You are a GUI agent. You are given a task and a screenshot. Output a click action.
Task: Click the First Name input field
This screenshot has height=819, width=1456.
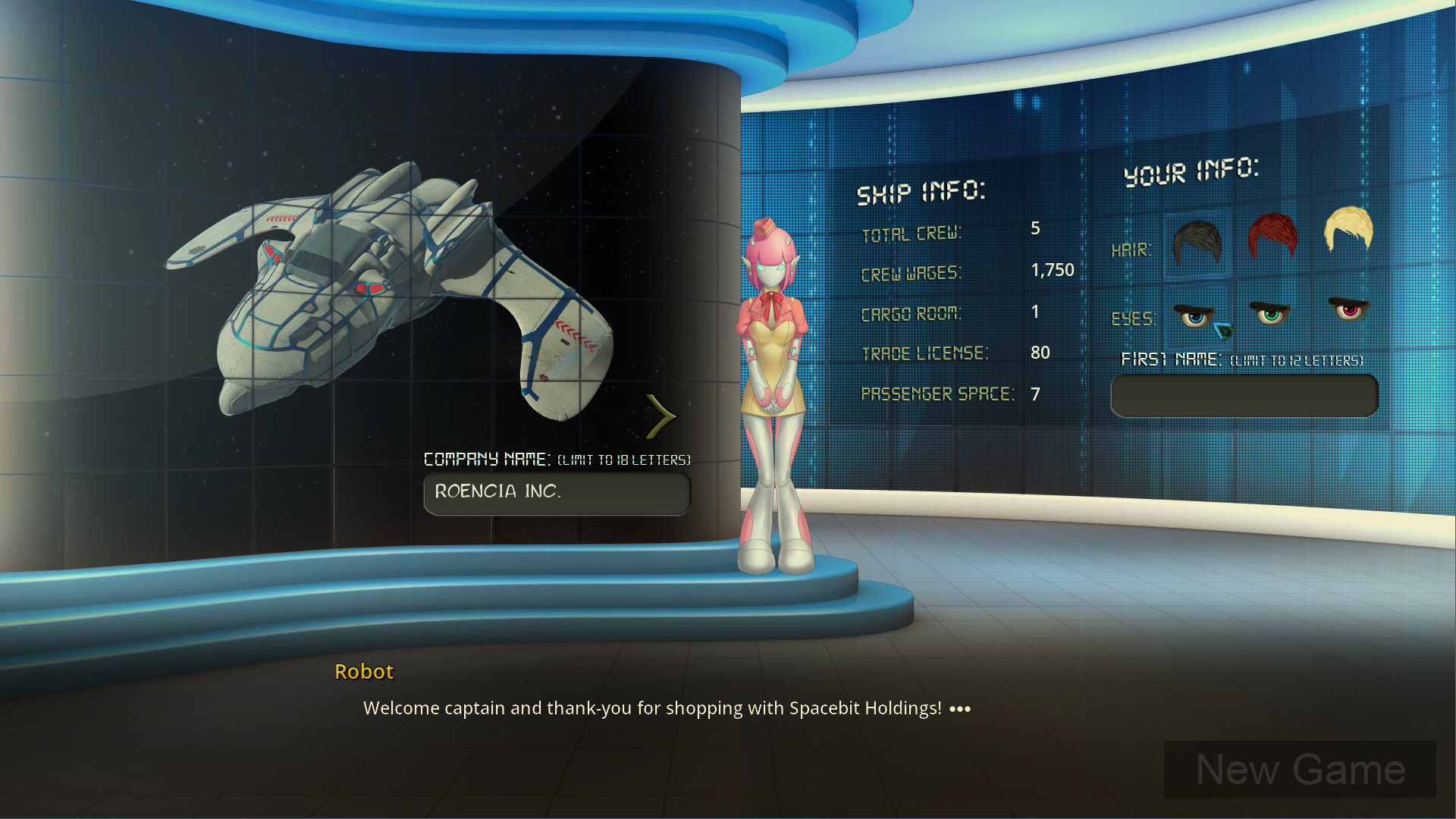click(x=1244, y=396)
